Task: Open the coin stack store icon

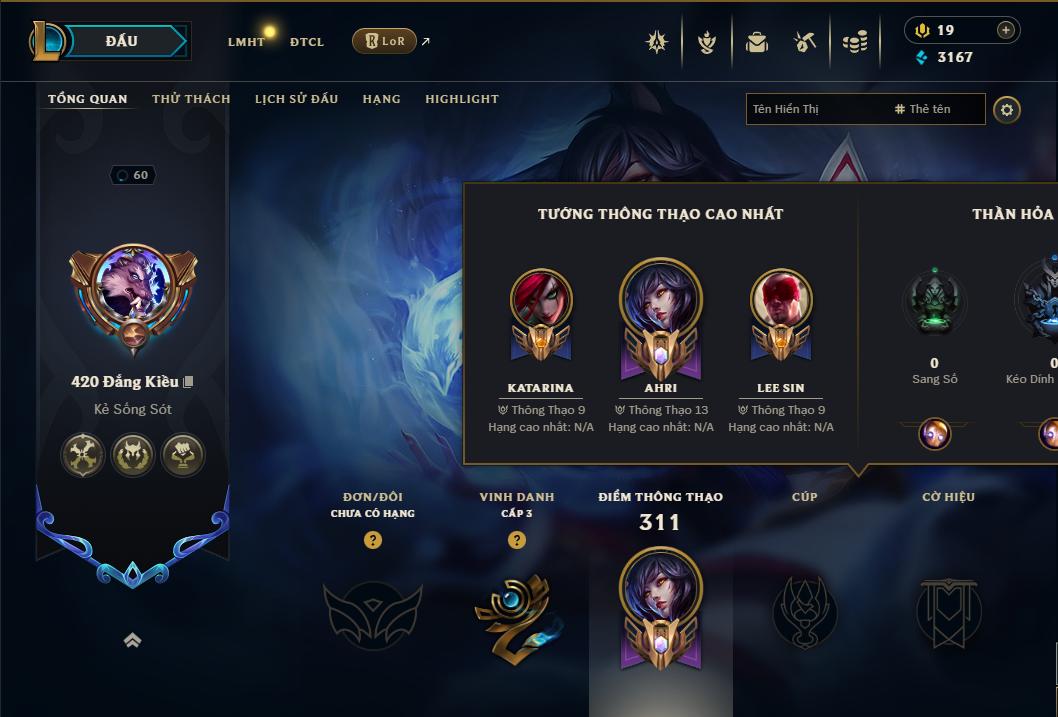Action: [854, 42]
